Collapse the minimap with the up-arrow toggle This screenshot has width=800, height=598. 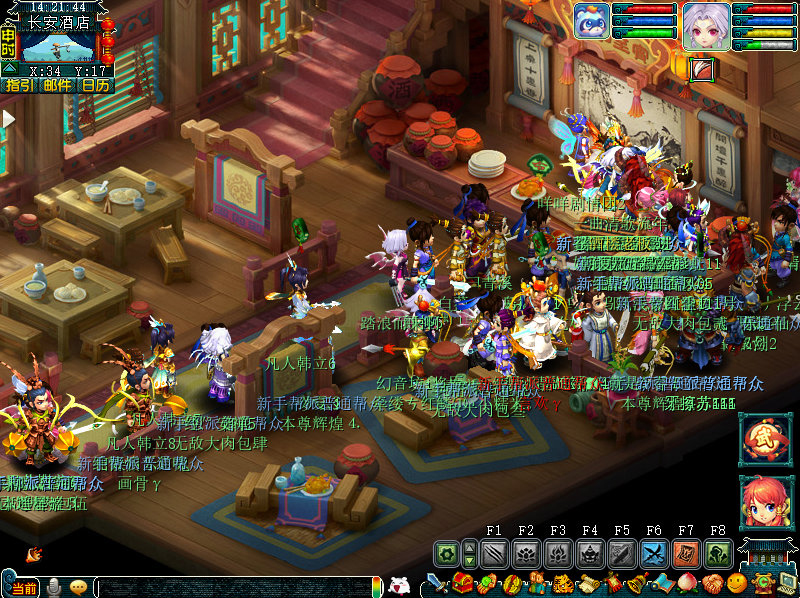click(9, 68)
